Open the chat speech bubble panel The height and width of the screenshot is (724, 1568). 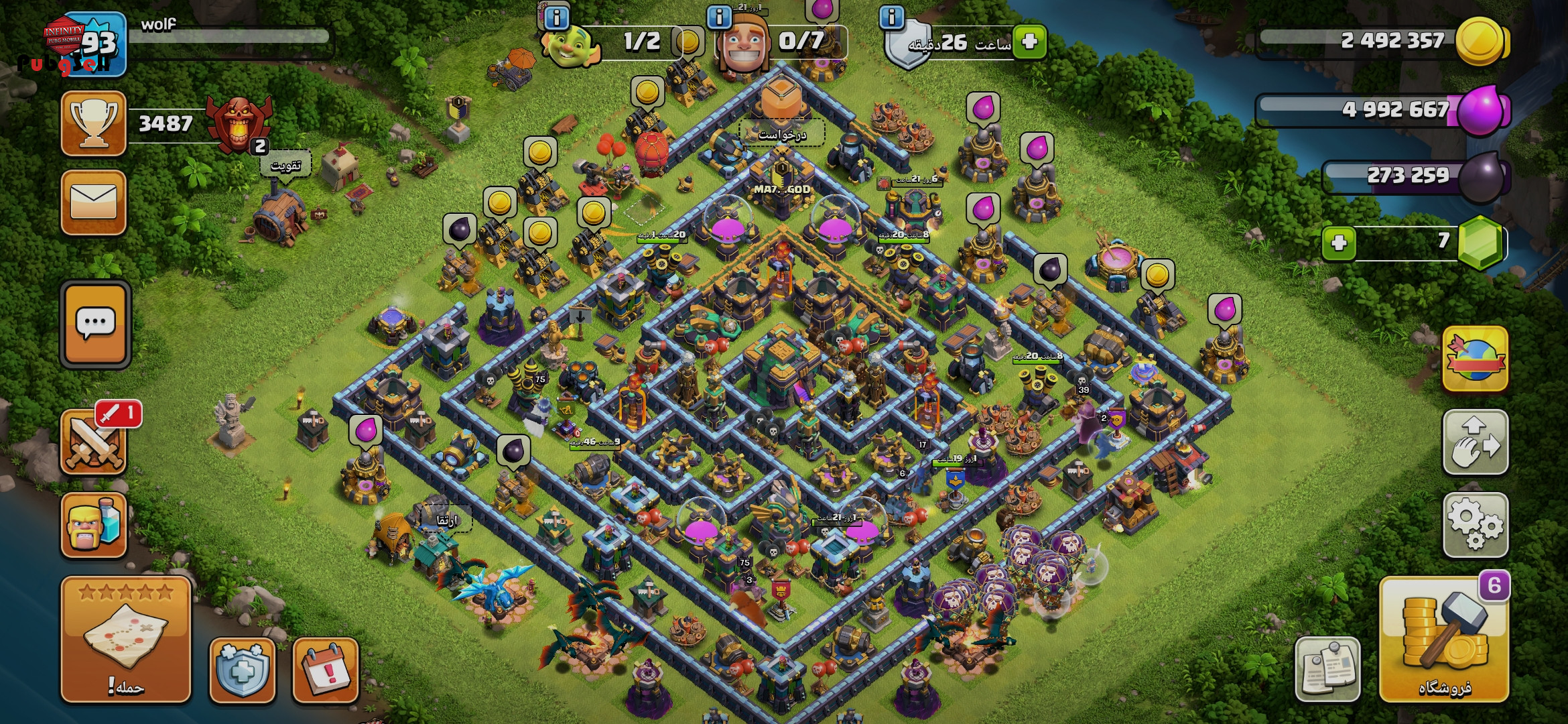[95, 324]
